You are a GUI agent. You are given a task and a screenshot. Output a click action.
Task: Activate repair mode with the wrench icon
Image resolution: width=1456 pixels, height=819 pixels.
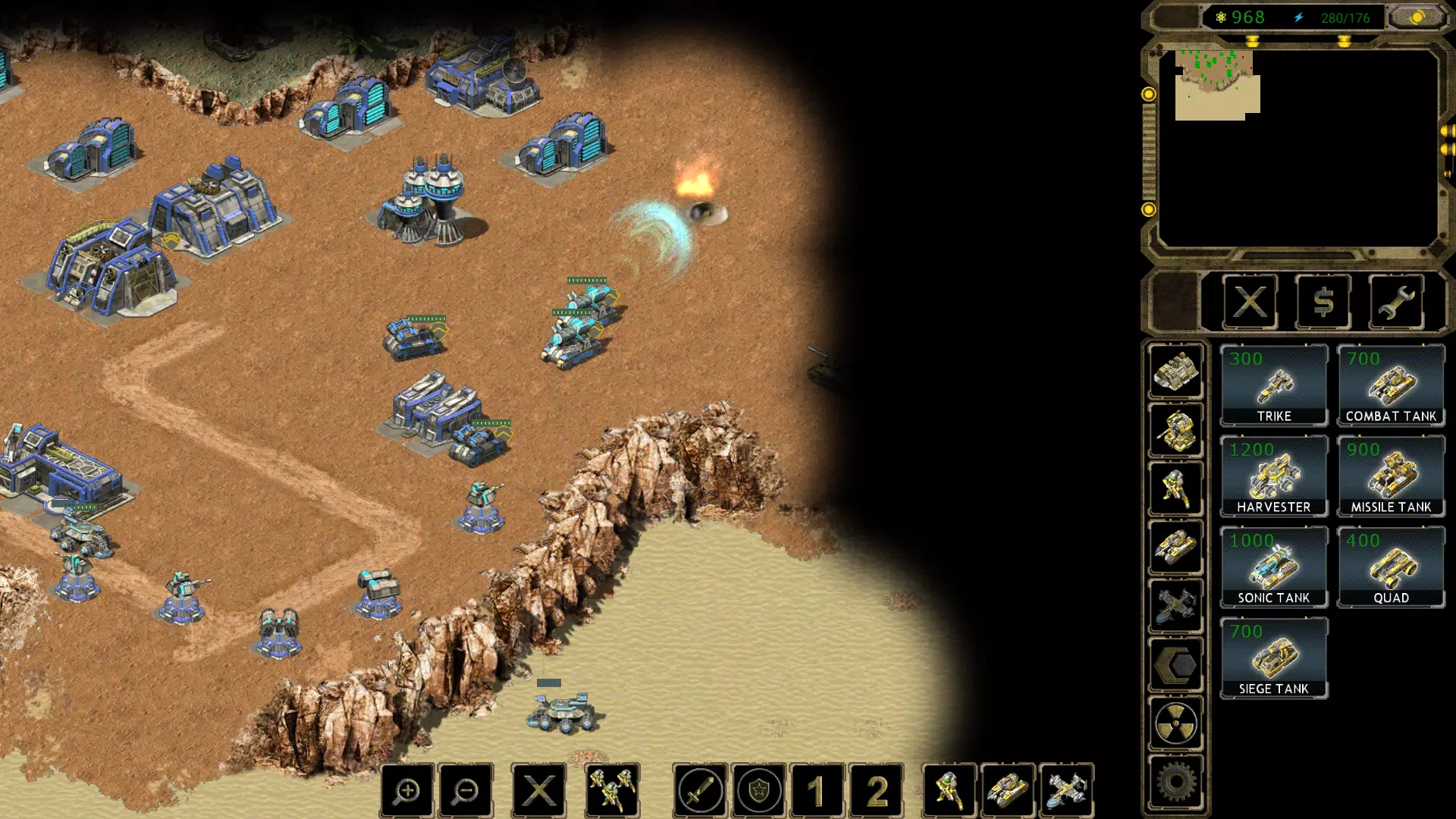[1395, 302]
